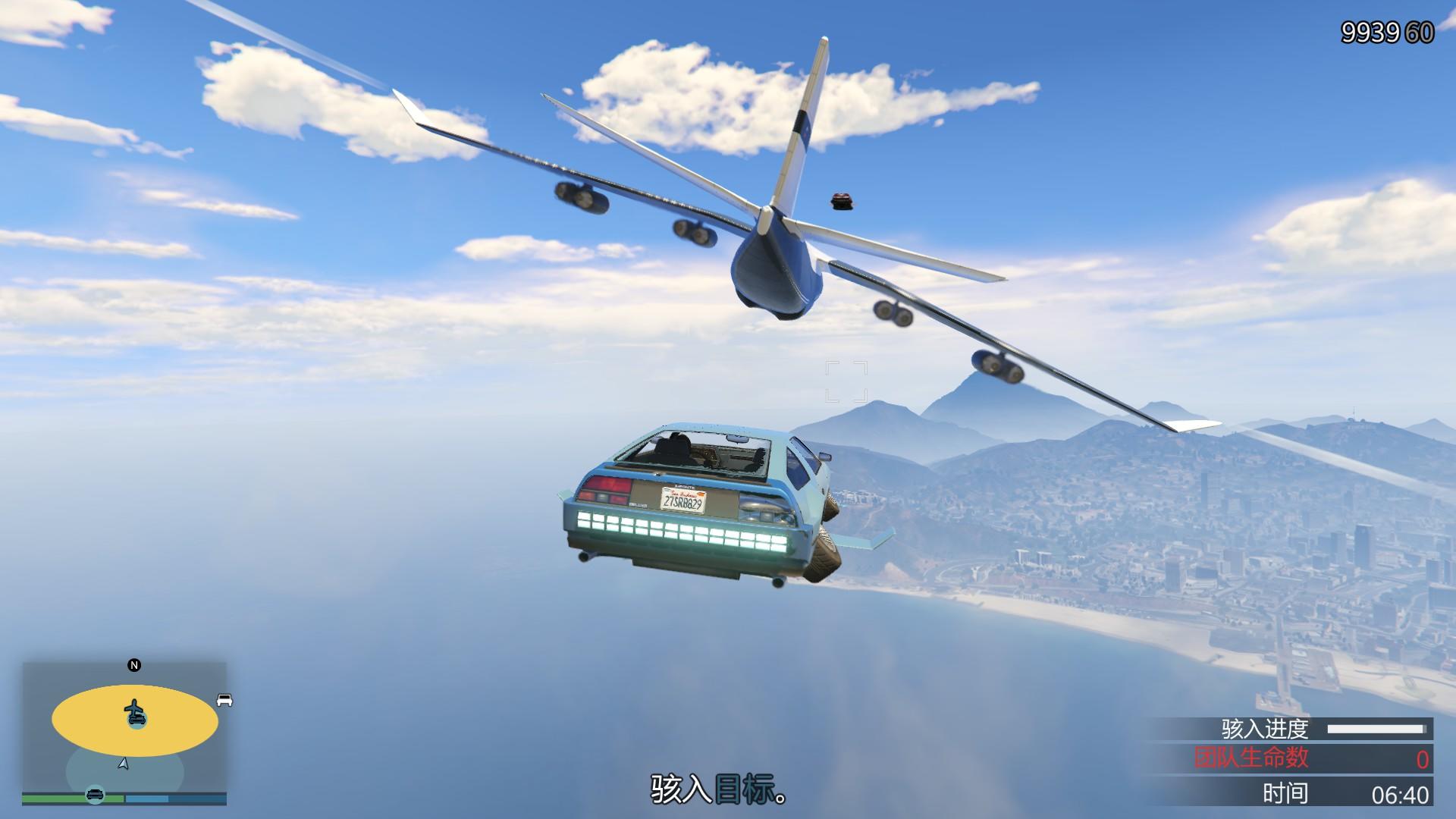Select the player arrow on the minimap

click(124, 764)
